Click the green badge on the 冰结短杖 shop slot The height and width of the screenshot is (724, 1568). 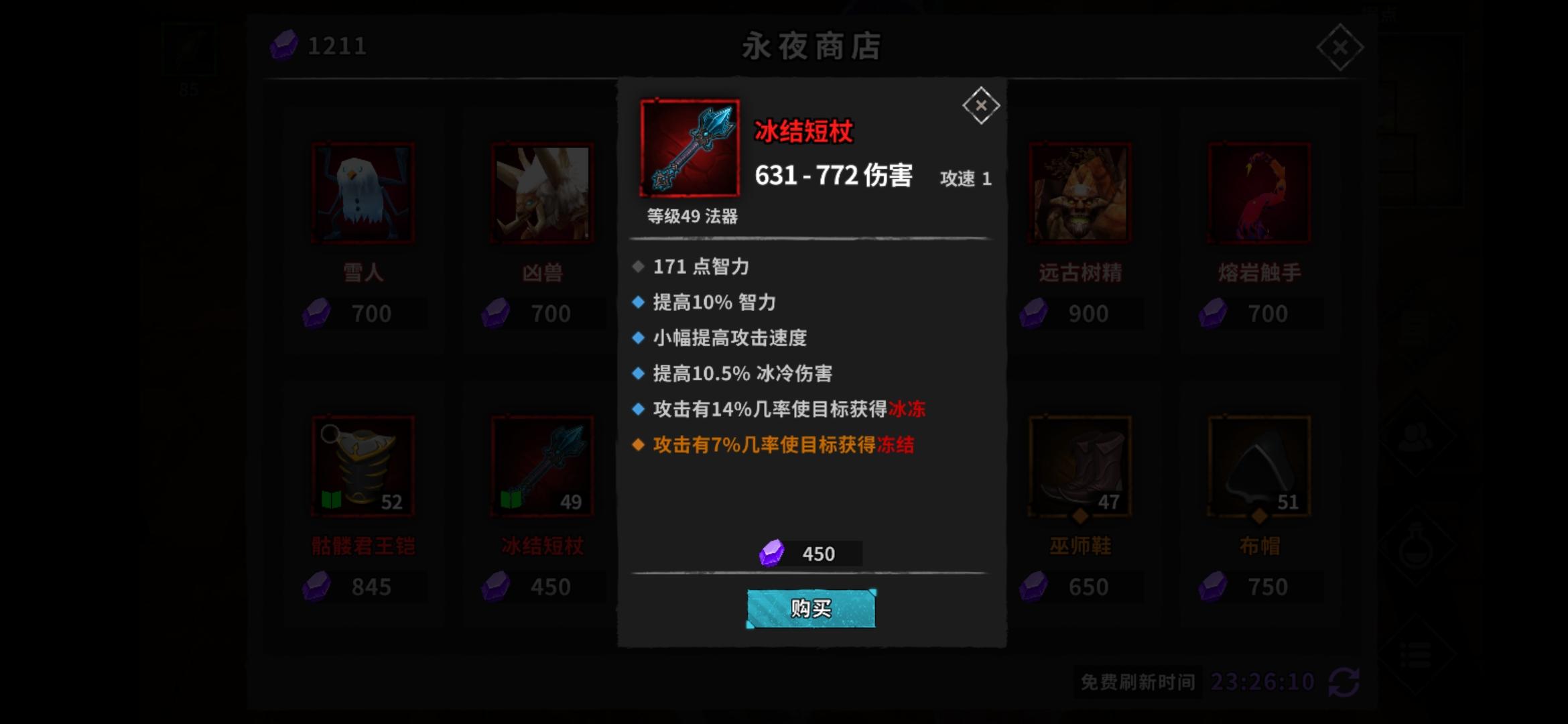coord(509,499)
